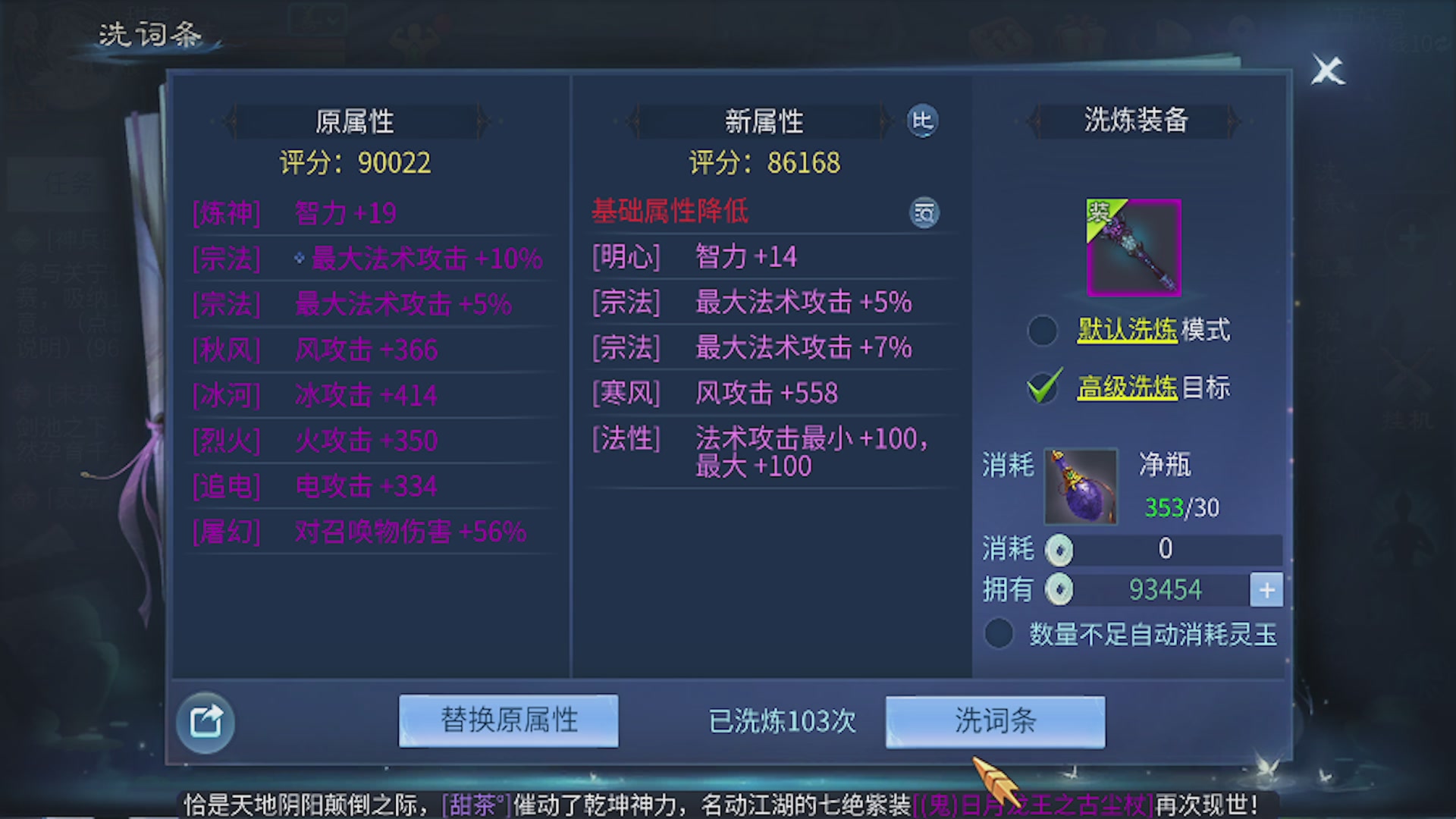Click the coin icon in the 消耗 row
The image size is (1456, 819).
(x=1060, y=549)
